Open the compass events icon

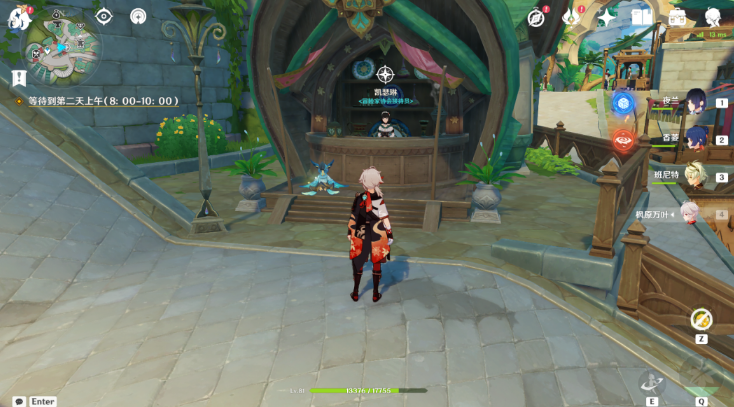[x=538, y=17]
